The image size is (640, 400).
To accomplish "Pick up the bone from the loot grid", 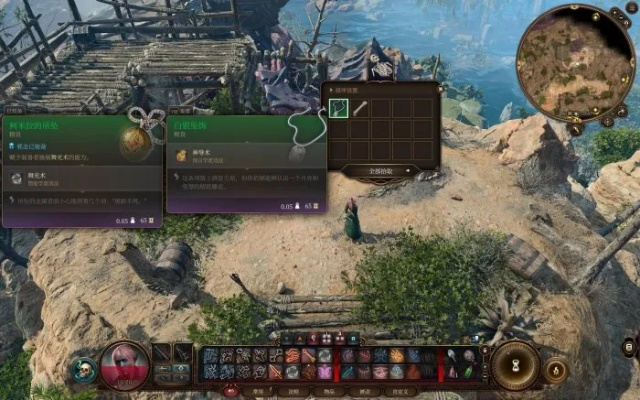I will tap(360, 108).
